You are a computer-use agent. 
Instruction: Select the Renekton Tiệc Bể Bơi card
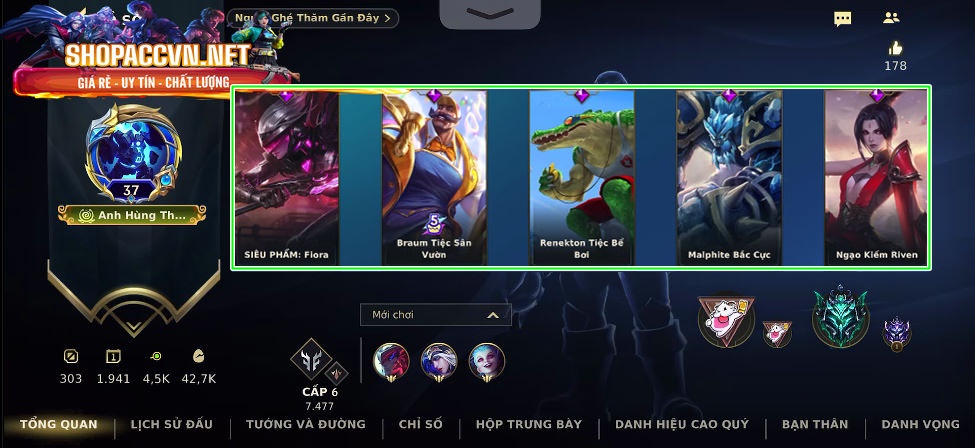point(581,178)
